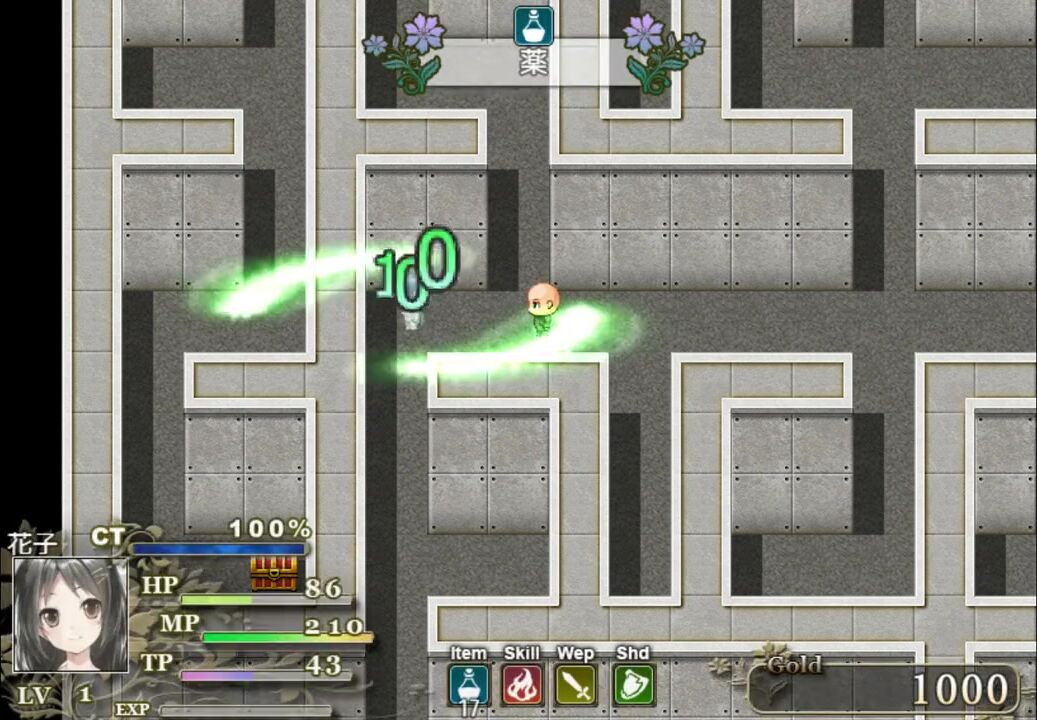Select the Wep sword slot
This screenshot has height=720, width=1037.
click(576, 685)
